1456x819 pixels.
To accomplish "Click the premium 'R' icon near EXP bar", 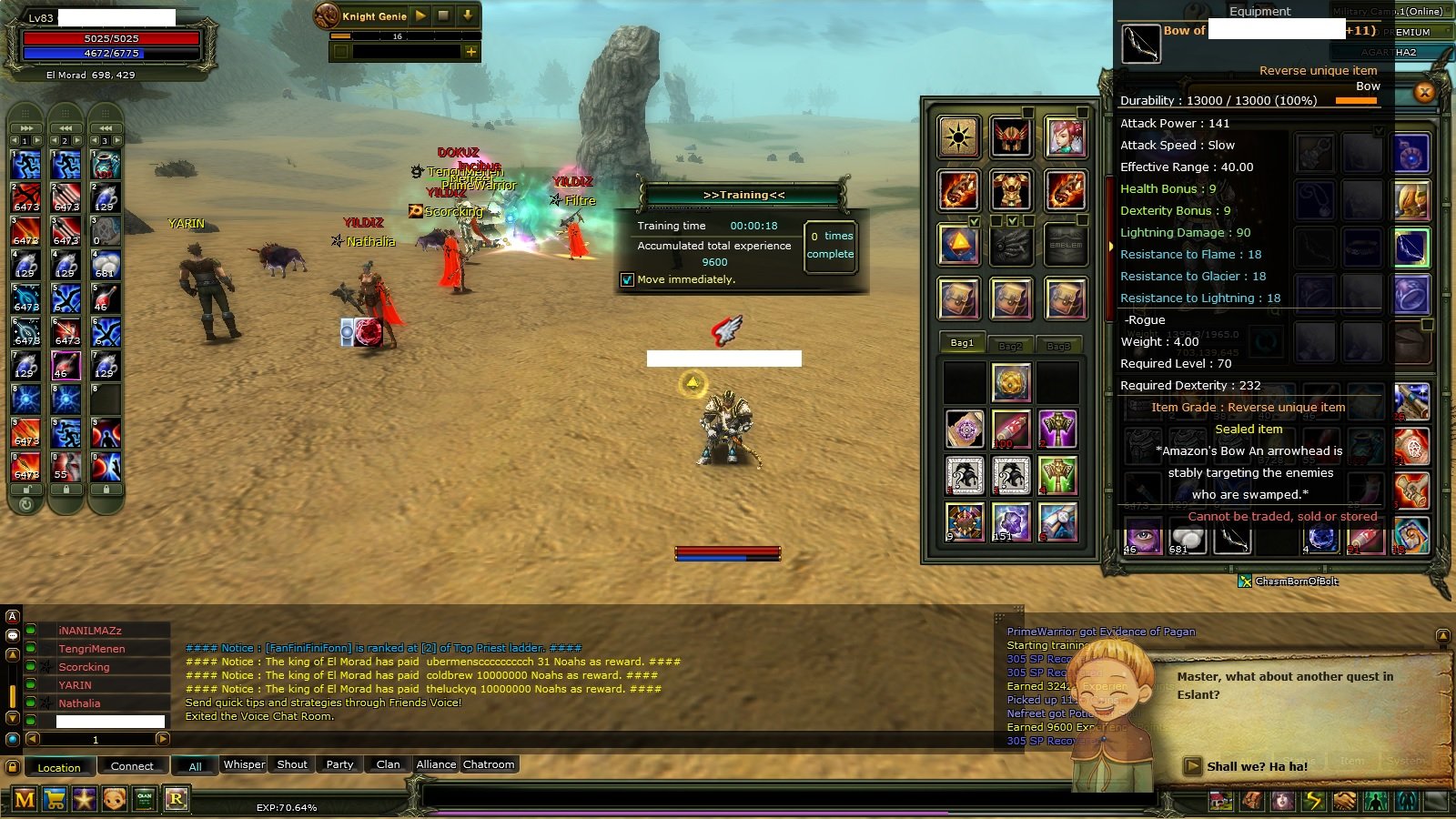I will pos(177,801).
